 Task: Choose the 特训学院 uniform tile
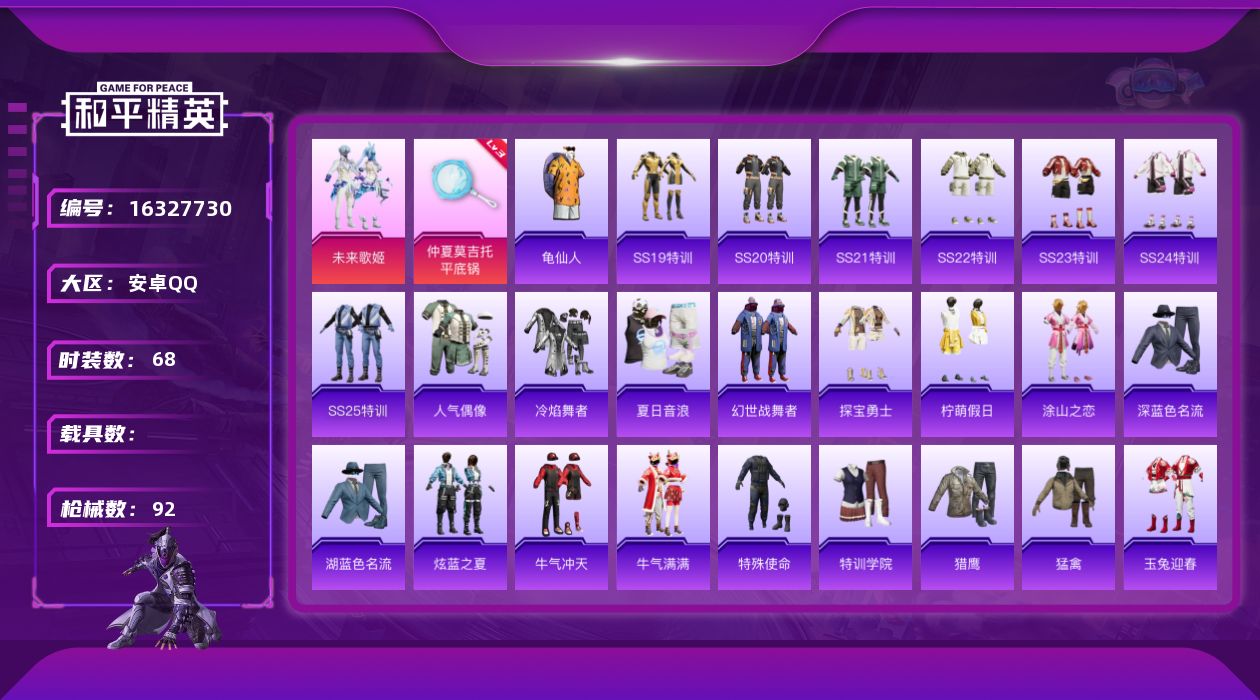tap(865, 516)
